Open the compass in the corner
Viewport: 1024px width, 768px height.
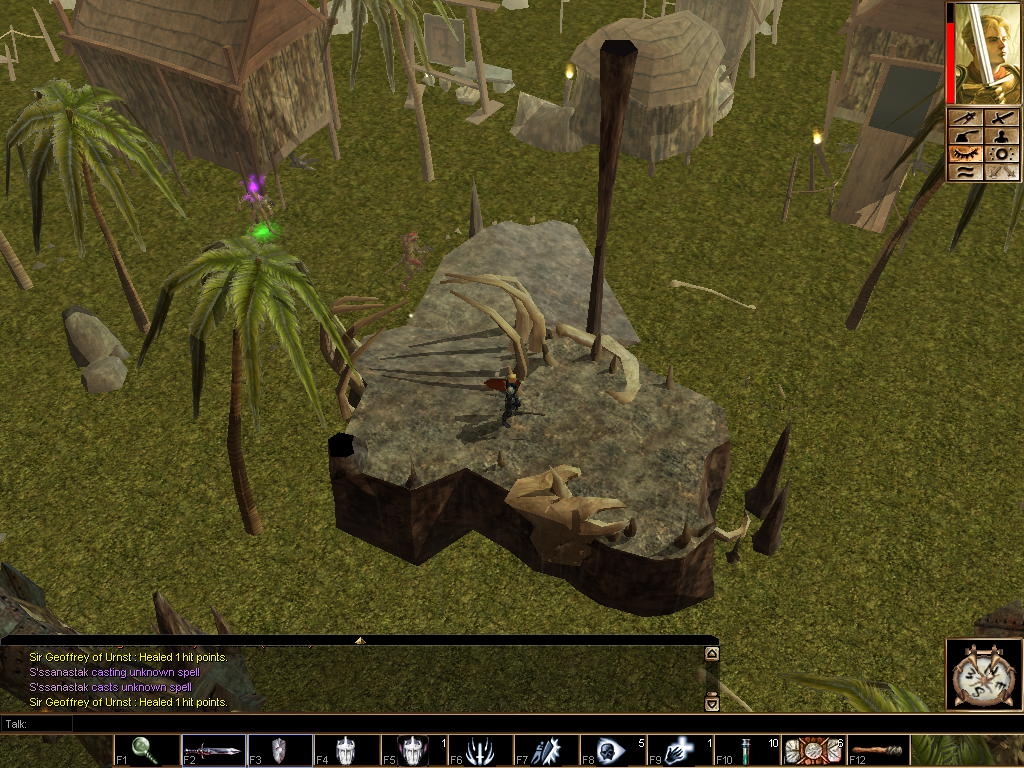click(981, 673)
